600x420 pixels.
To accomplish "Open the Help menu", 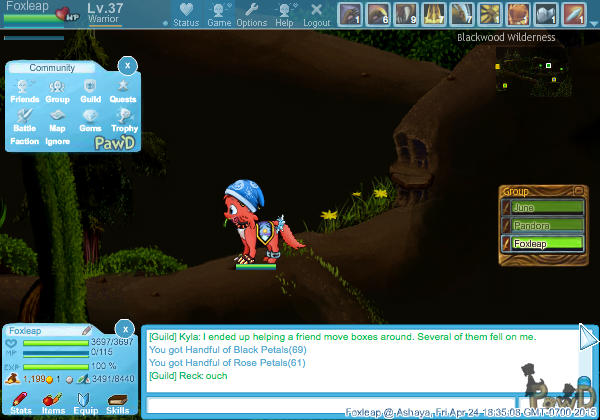I will tap(285, 14).
